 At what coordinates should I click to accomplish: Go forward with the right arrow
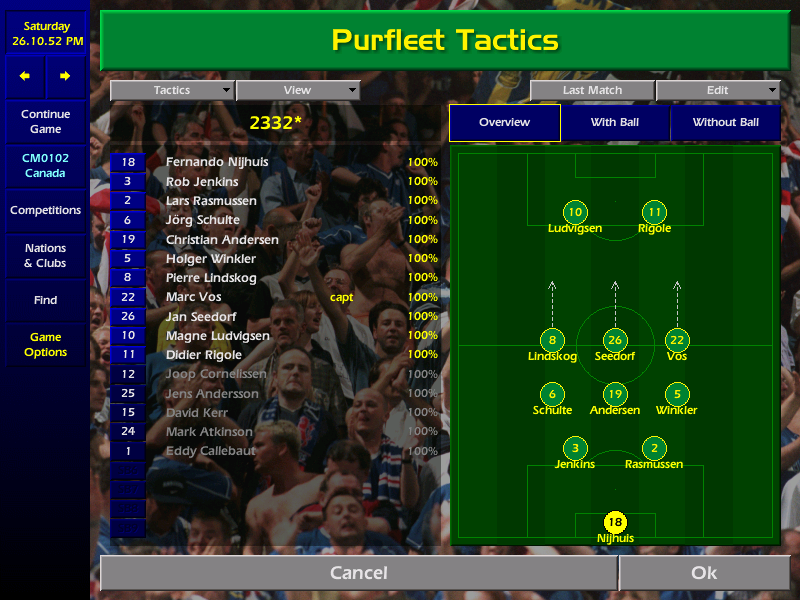pyautogui.click(x=65, y=76)
